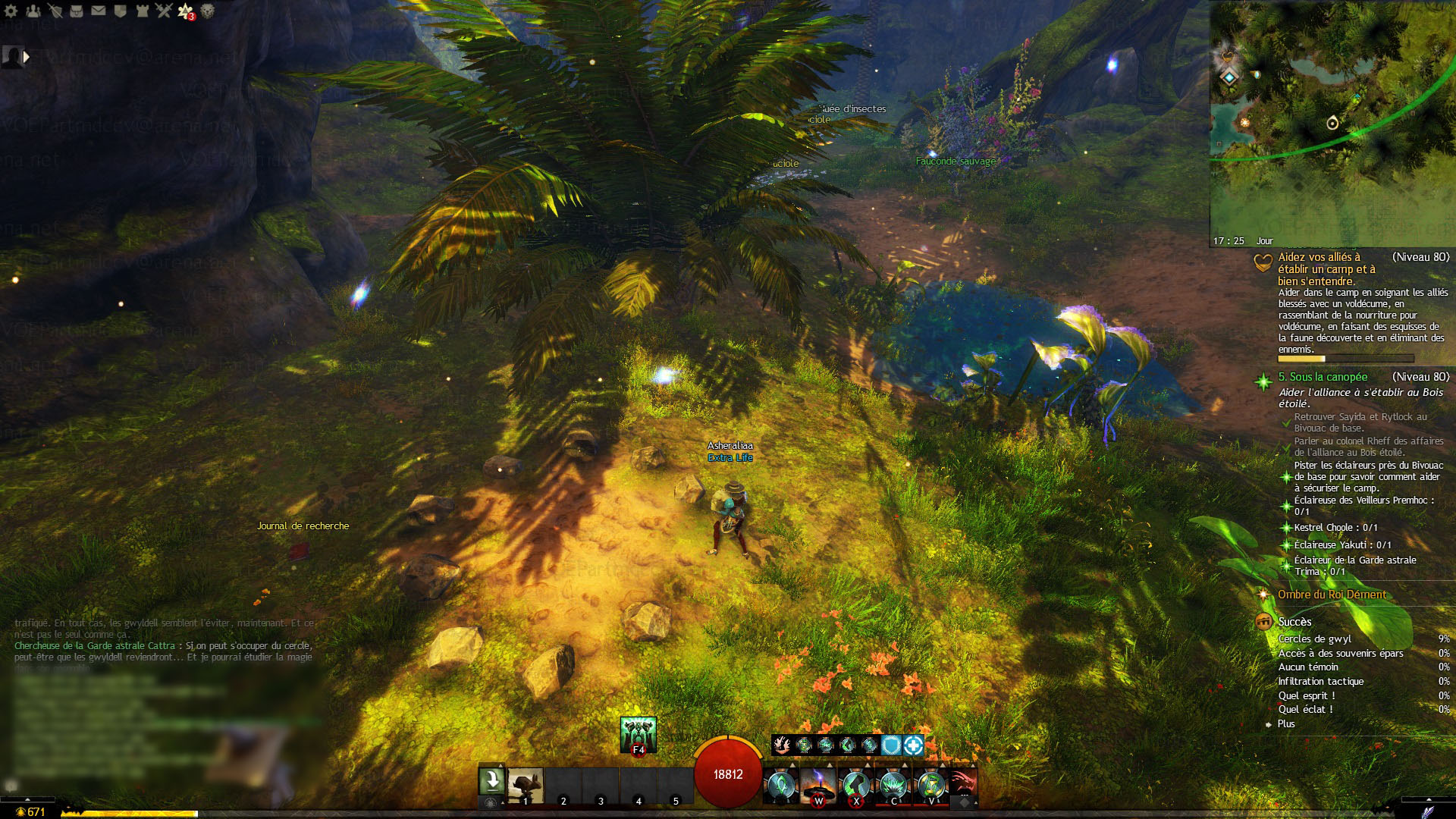The image size is (1456, 819).
Task: Activate the golem F4 skill
Action: coord(638,734)
